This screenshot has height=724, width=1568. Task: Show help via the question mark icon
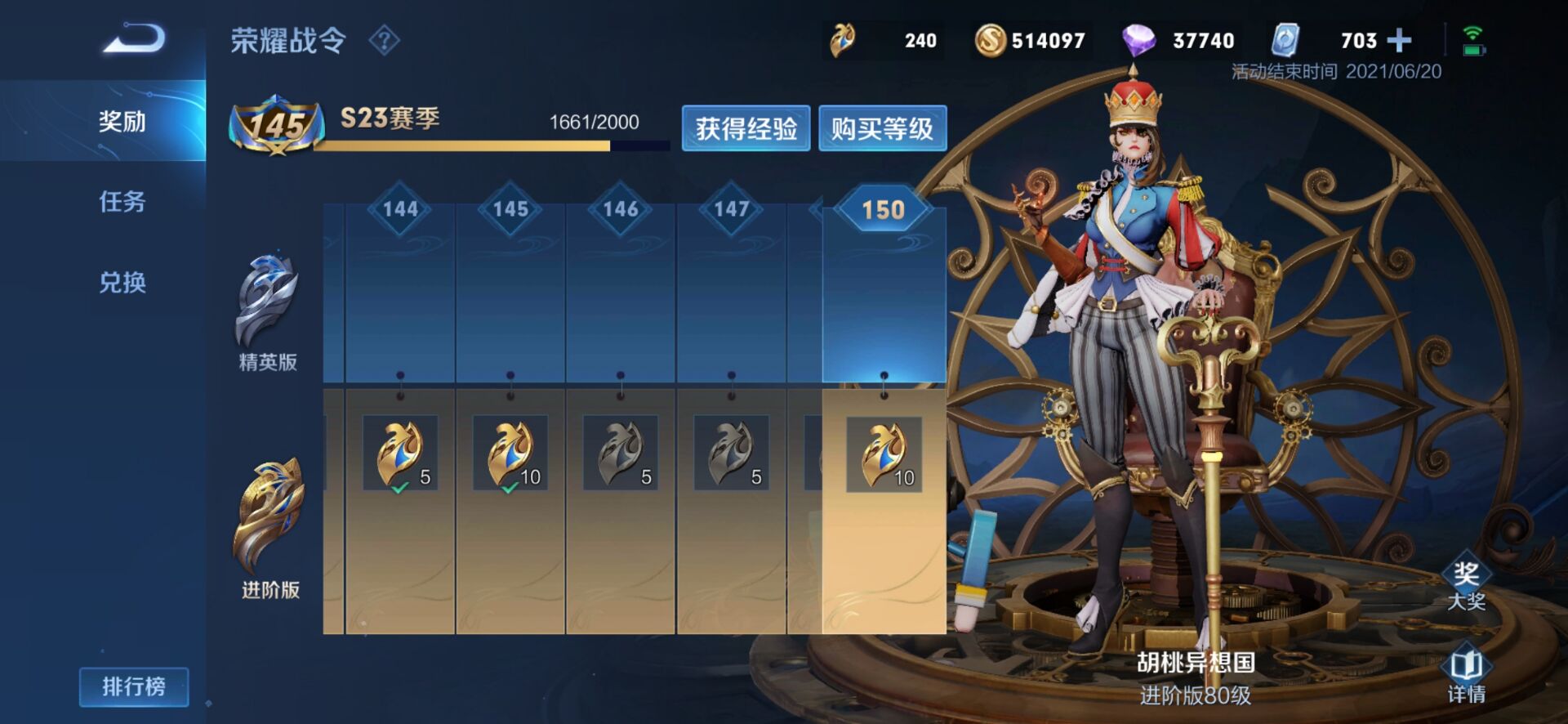pos(384,40)
